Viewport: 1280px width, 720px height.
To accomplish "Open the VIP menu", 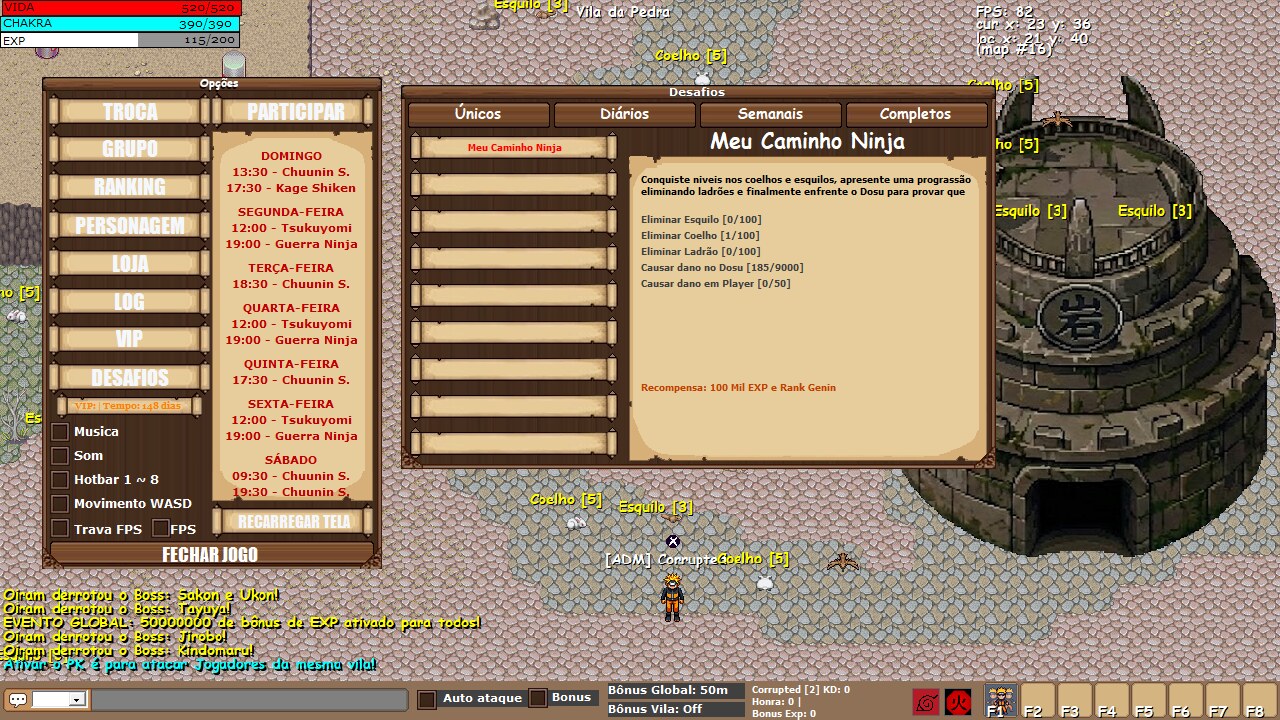I will [x=130, y=339].
